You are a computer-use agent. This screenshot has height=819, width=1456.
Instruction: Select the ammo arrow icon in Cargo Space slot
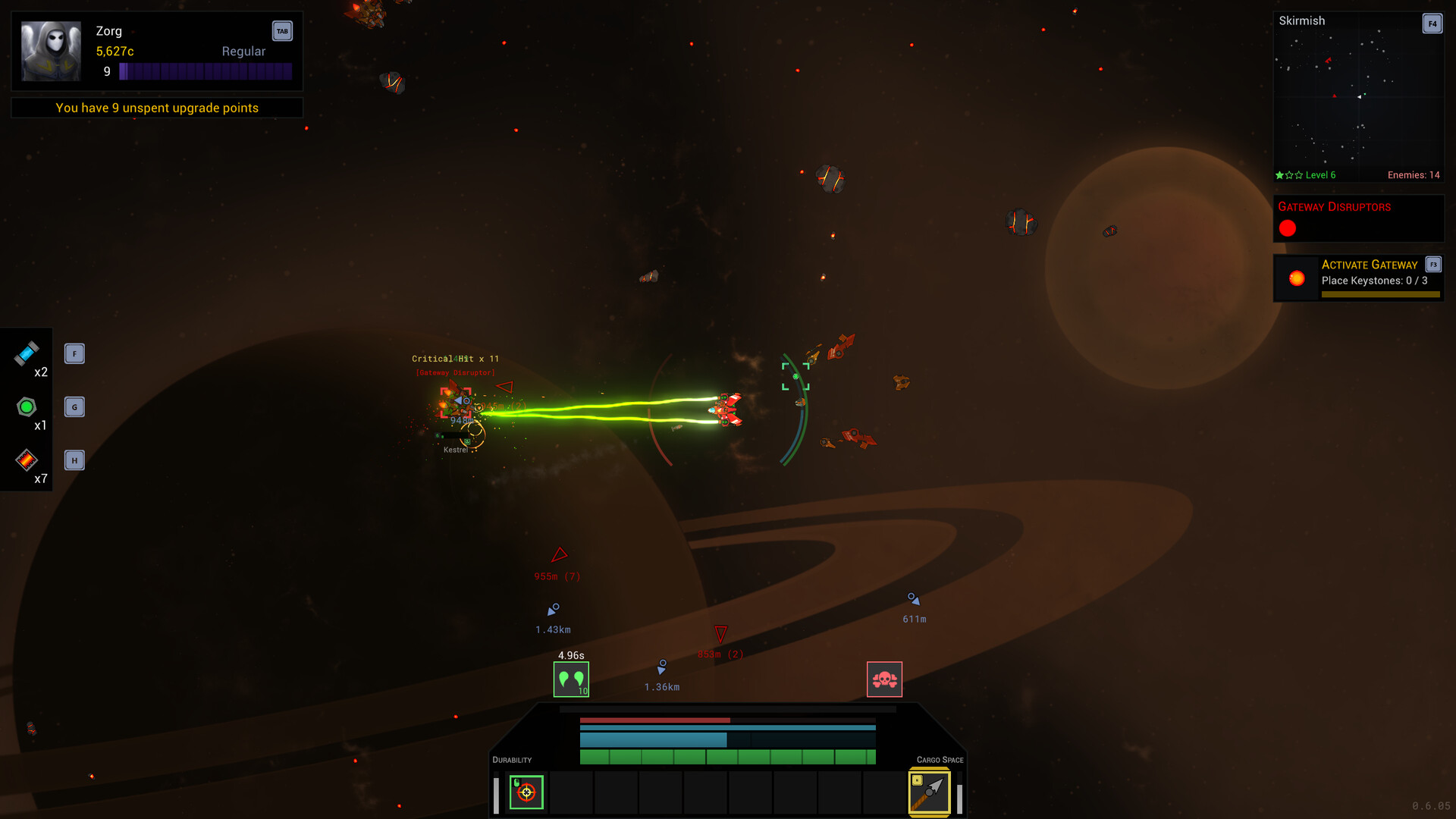point(929,791)
